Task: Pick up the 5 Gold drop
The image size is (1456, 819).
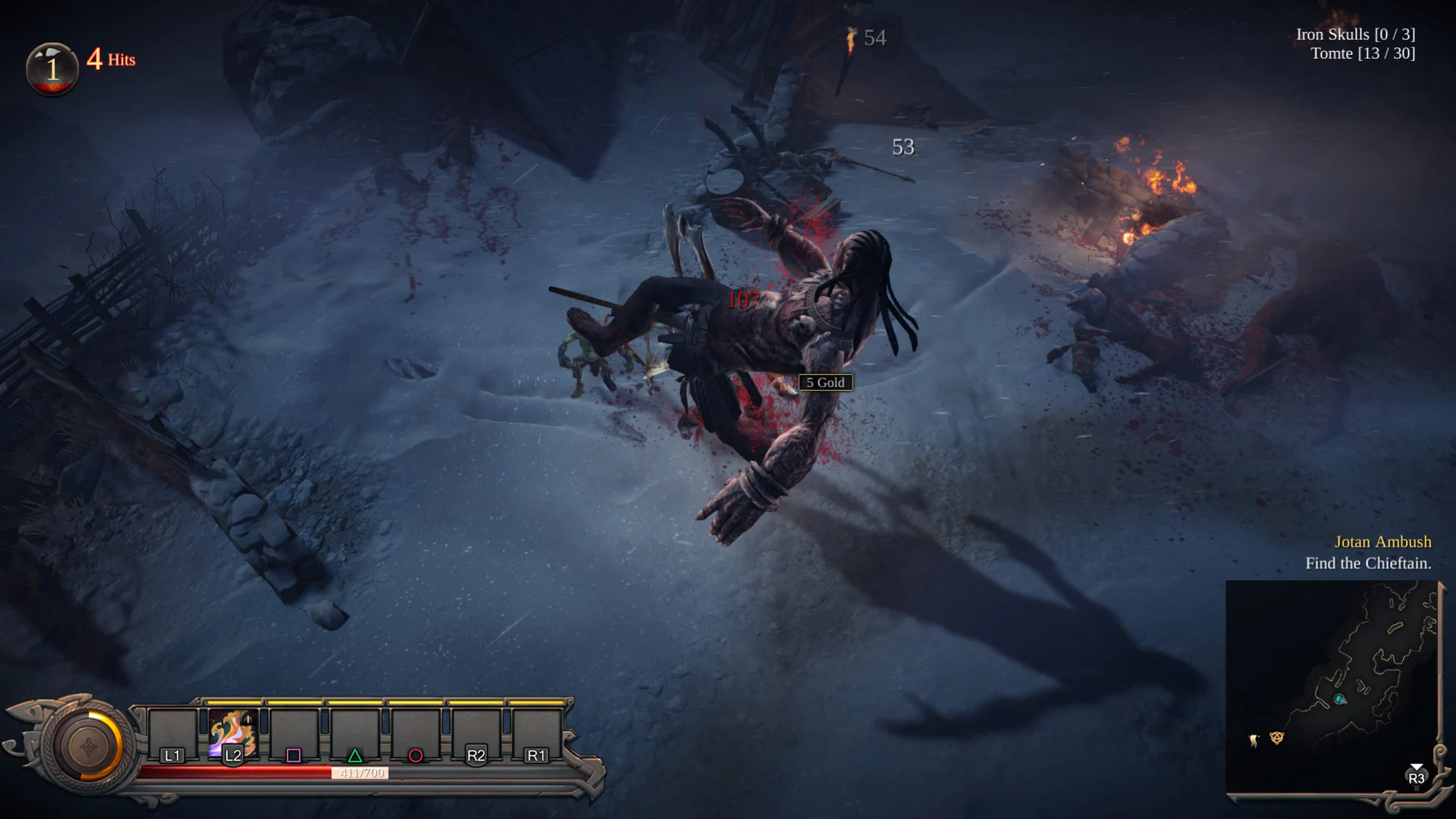Action: pyautogui.click(x=827, y=382)
